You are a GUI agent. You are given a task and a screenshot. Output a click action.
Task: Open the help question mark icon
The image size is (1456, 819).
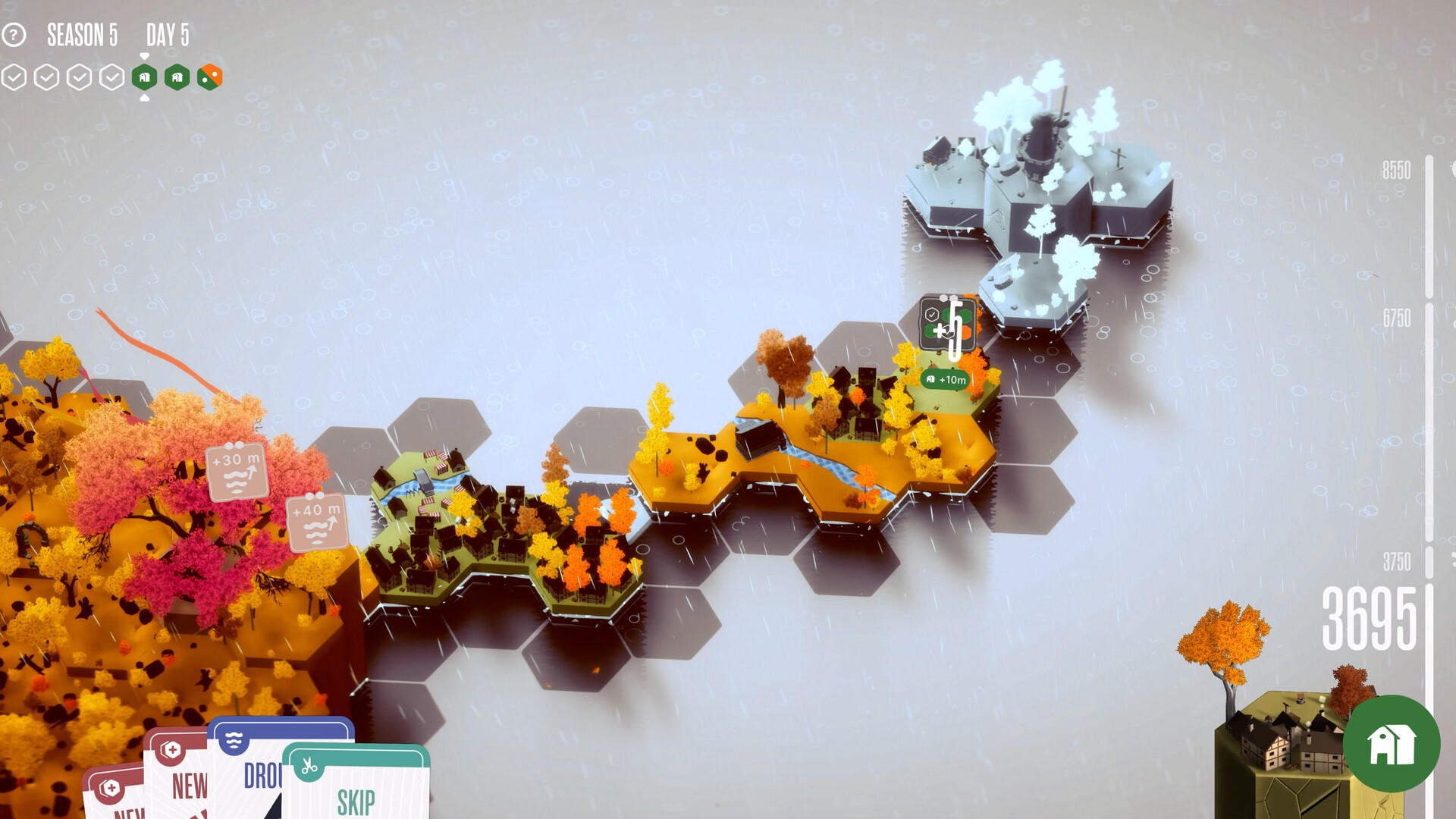click(x=14, y=33)
